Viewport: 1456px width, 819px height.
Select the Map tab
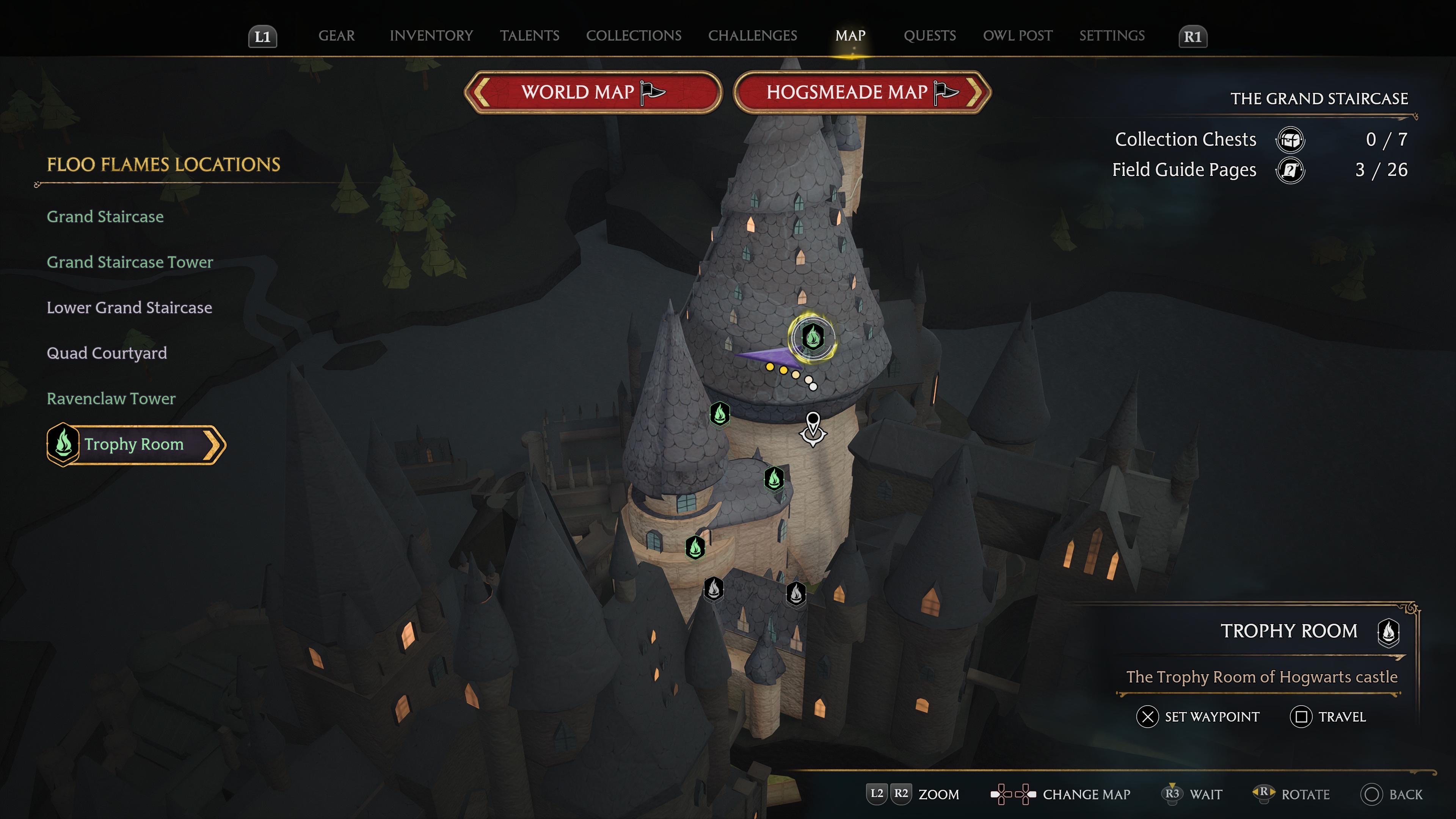(x=850, y=36)
